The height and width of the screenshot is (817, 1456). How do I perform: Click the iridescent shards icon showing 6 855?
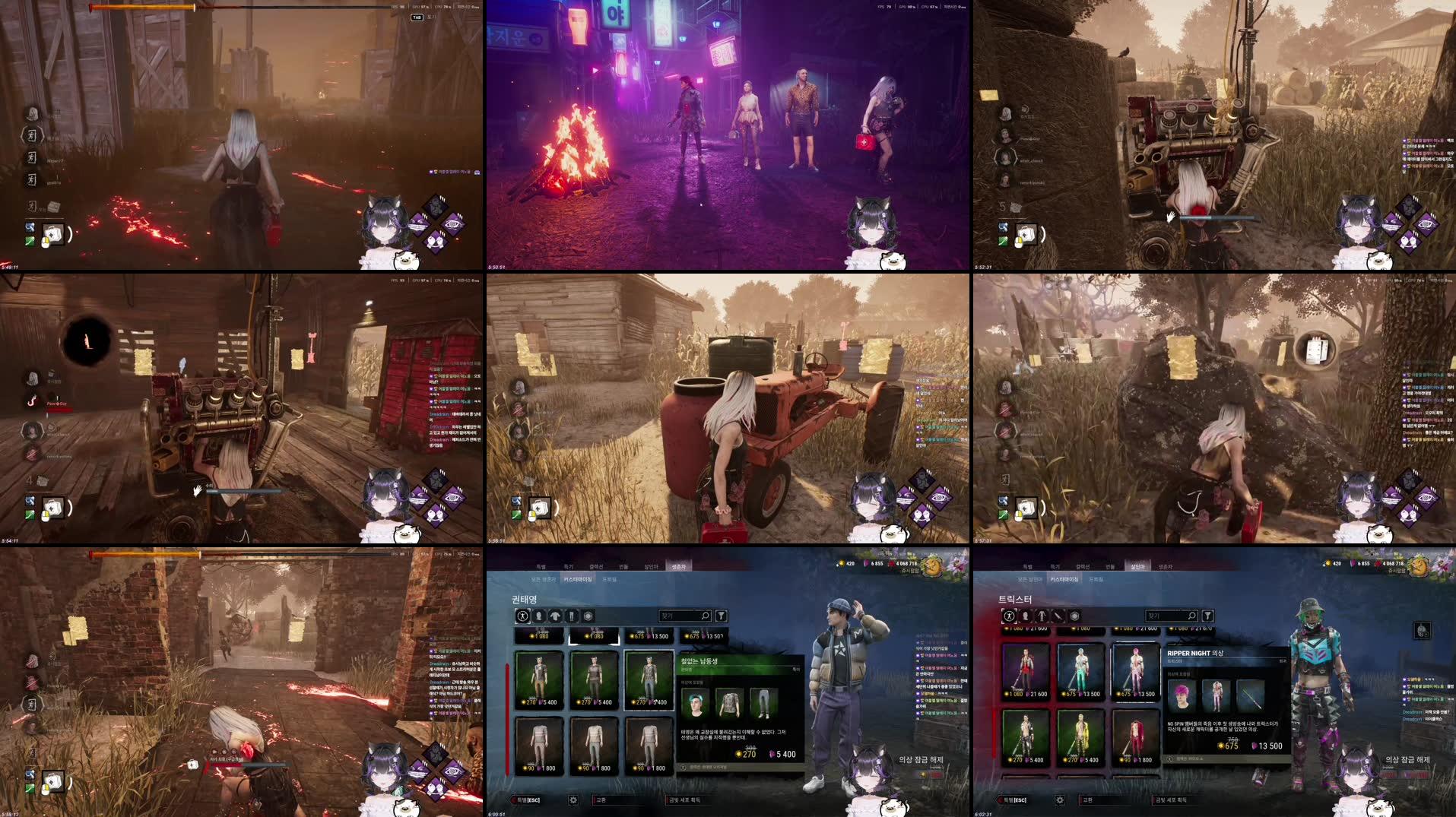(x=867, y=563)
